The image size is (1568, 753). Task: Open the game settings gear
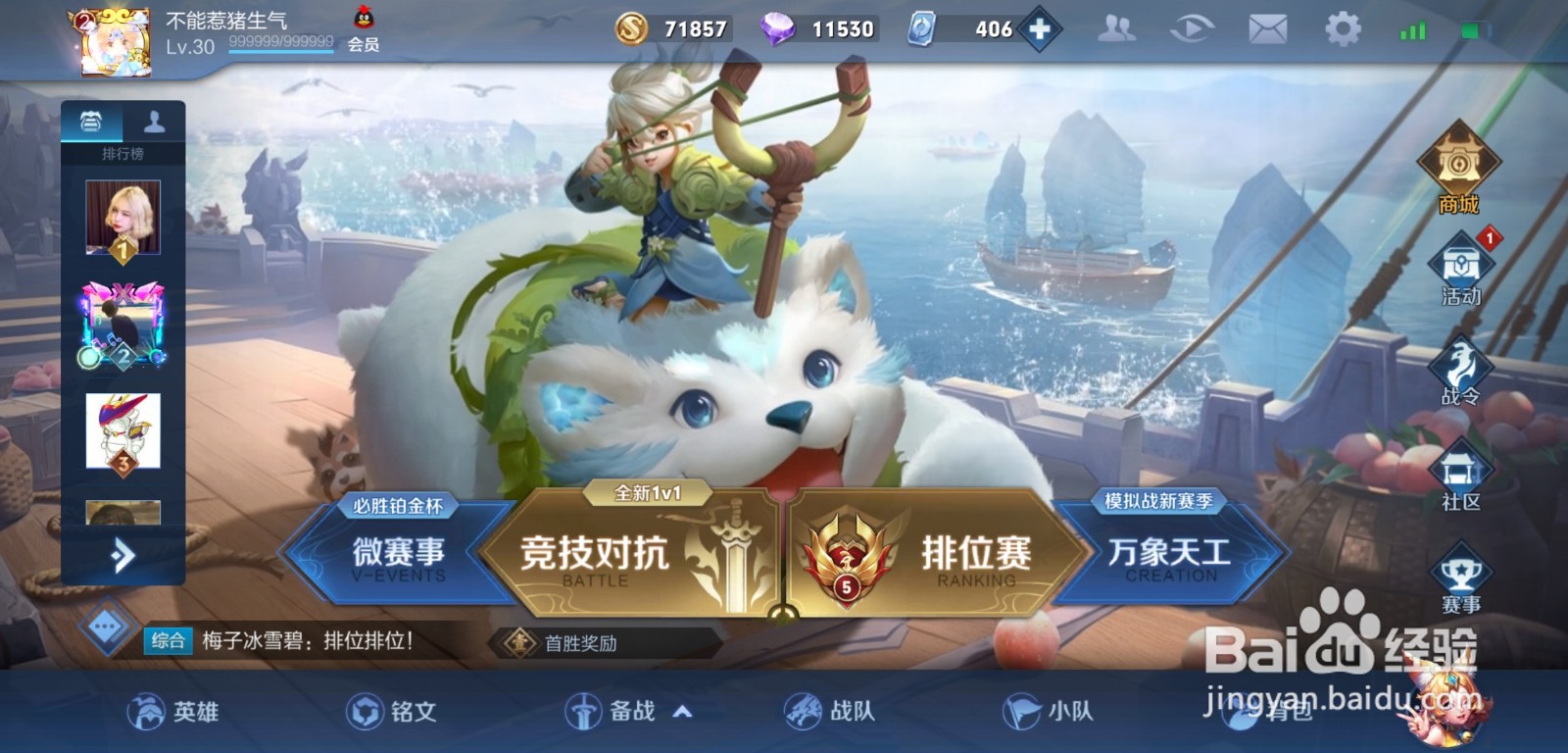click(x=1344, y=29)
